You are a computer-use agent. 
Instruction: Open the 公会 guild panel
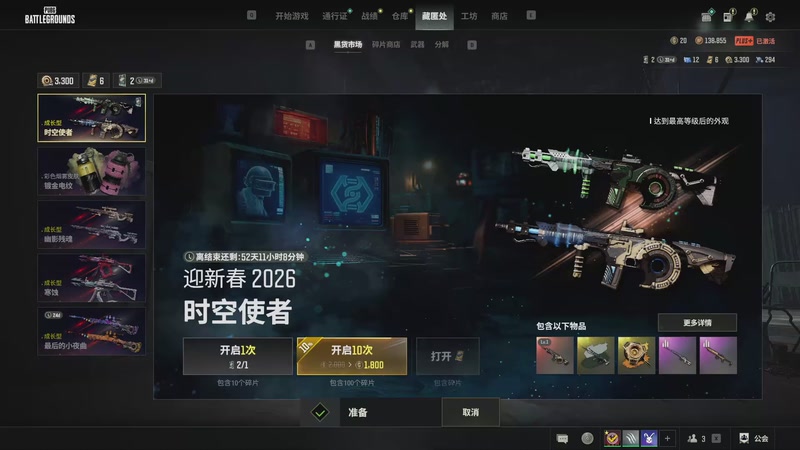754,438
